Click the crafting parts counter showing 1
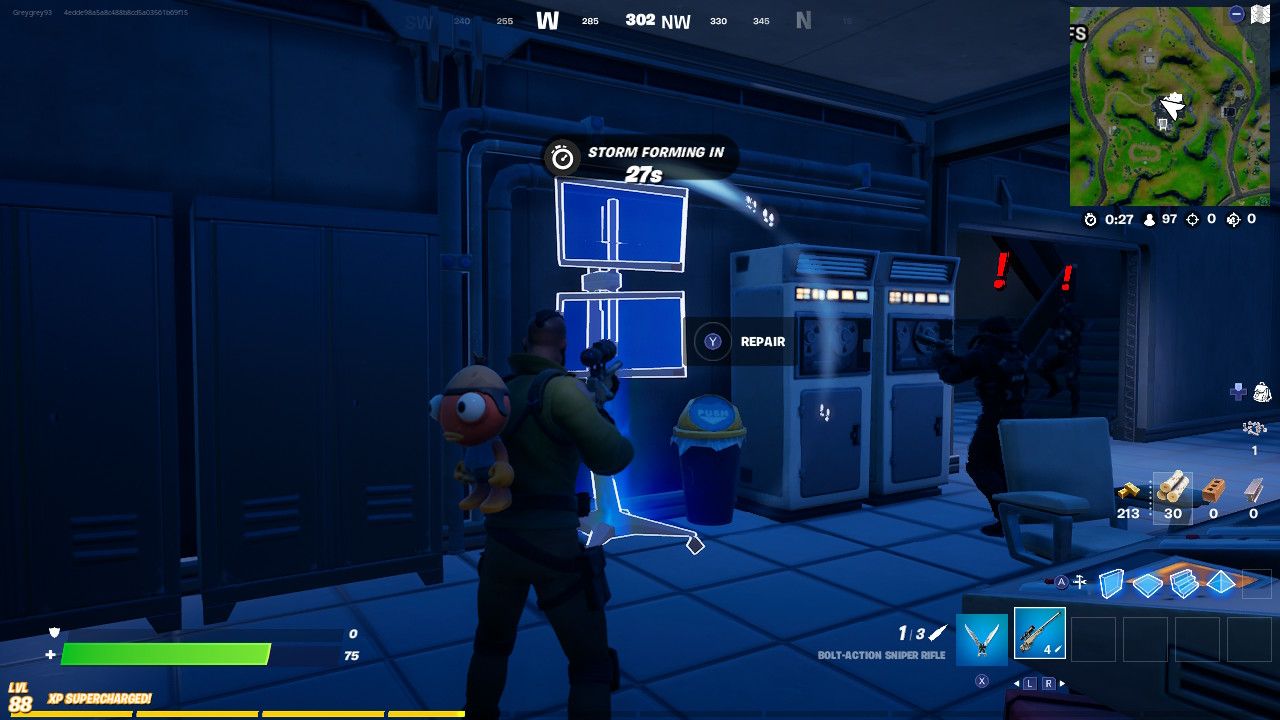1280x720 pixels. pos(1255,435)
